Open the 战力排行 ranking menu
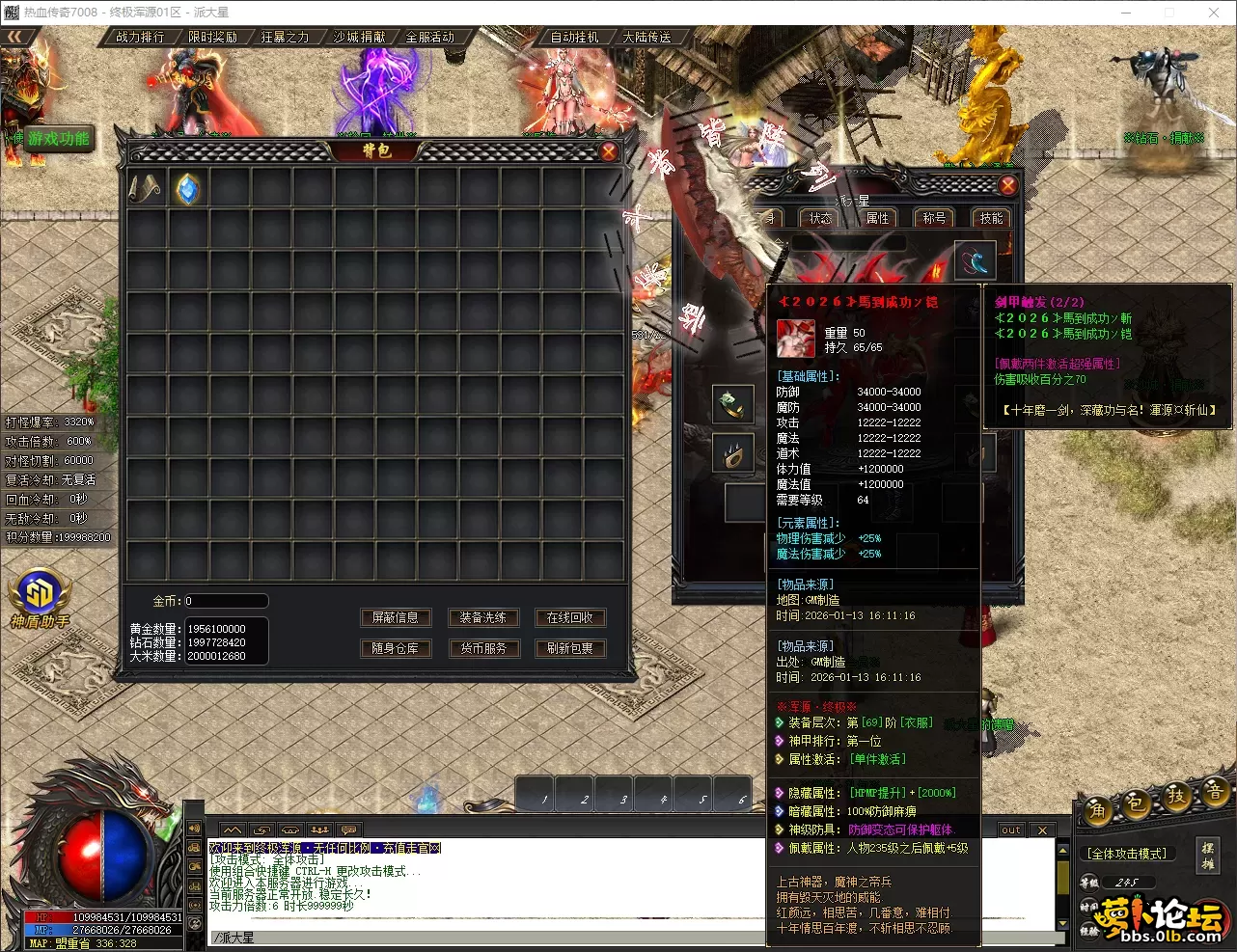This screenshot has height=952, width=1237. coord(140,37)
